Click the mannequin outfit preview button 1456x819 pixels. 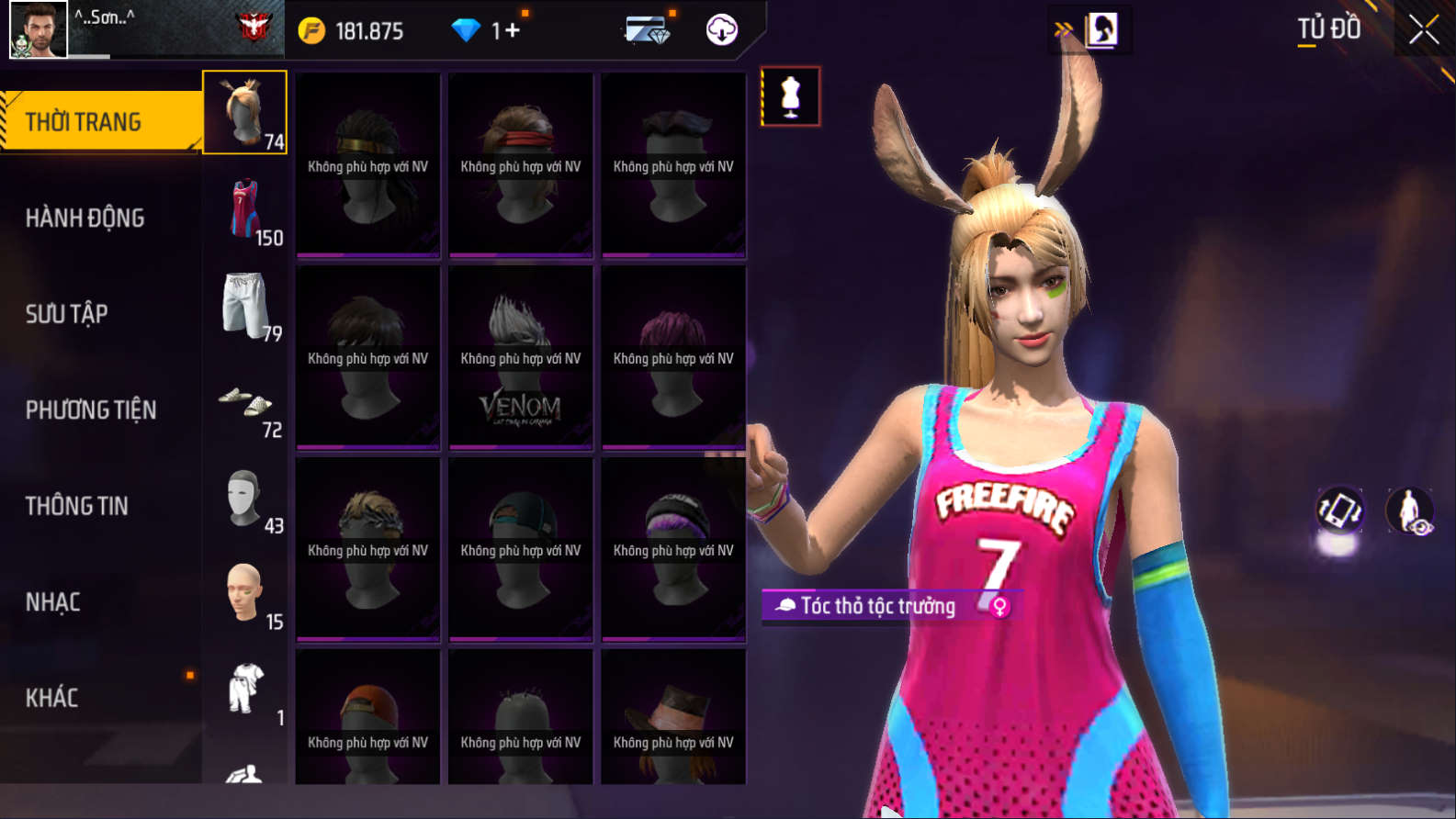[x=790, y=96]
